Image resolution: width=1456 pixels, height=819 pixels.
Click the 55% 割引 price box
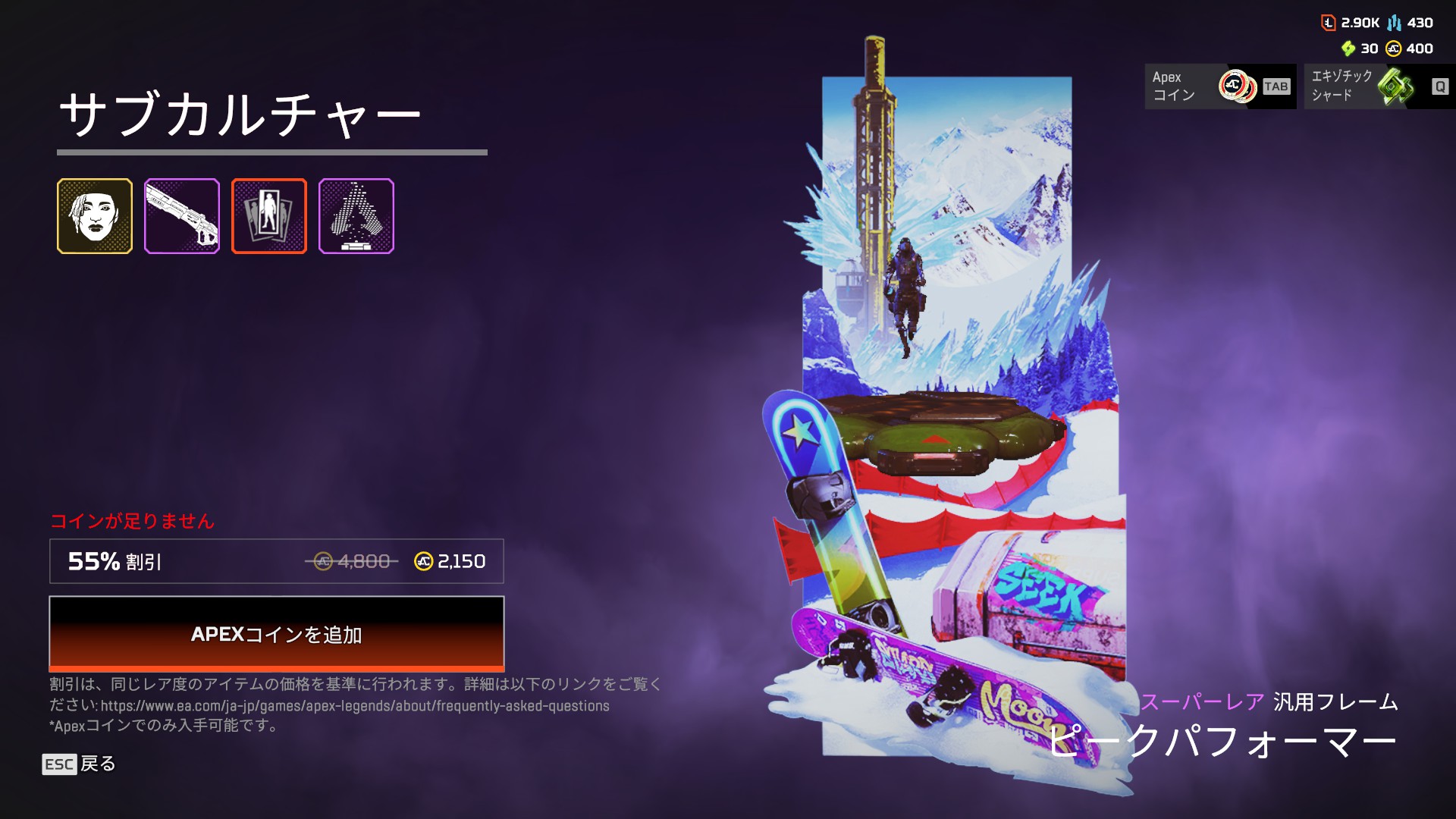coord(276,561)
